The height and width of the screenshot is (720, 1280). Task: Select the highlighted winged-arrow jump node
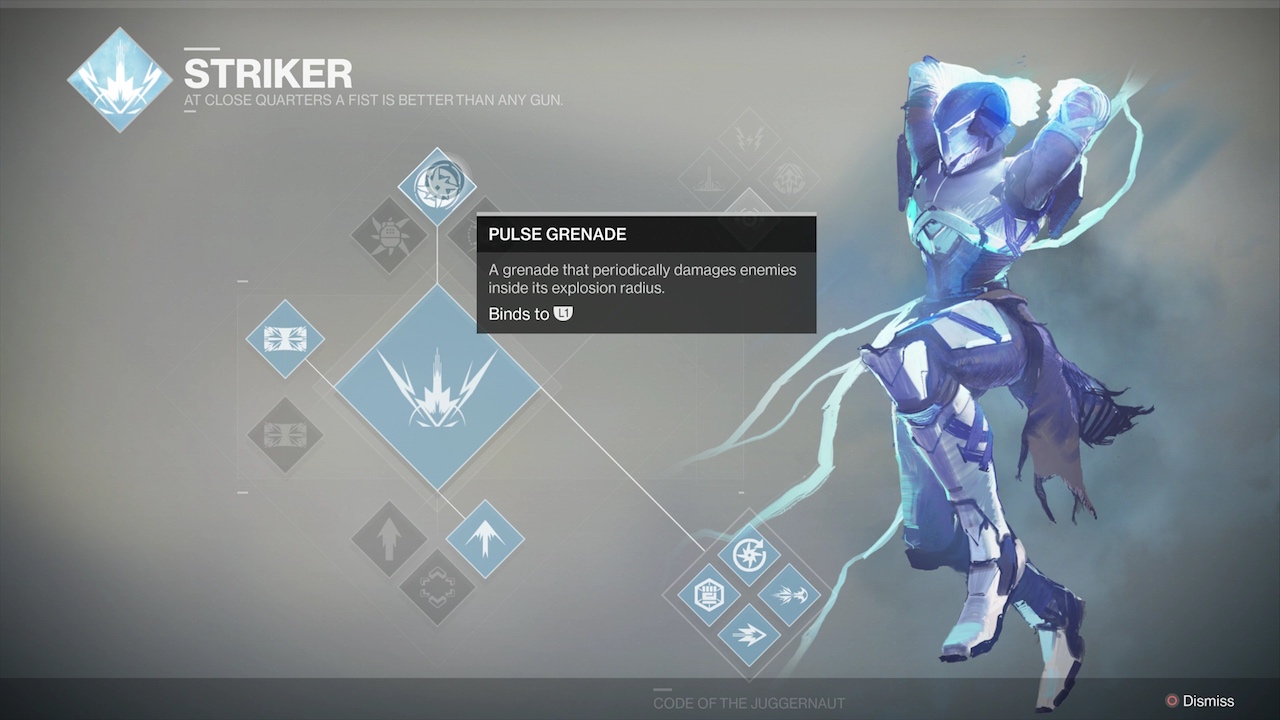485,539
